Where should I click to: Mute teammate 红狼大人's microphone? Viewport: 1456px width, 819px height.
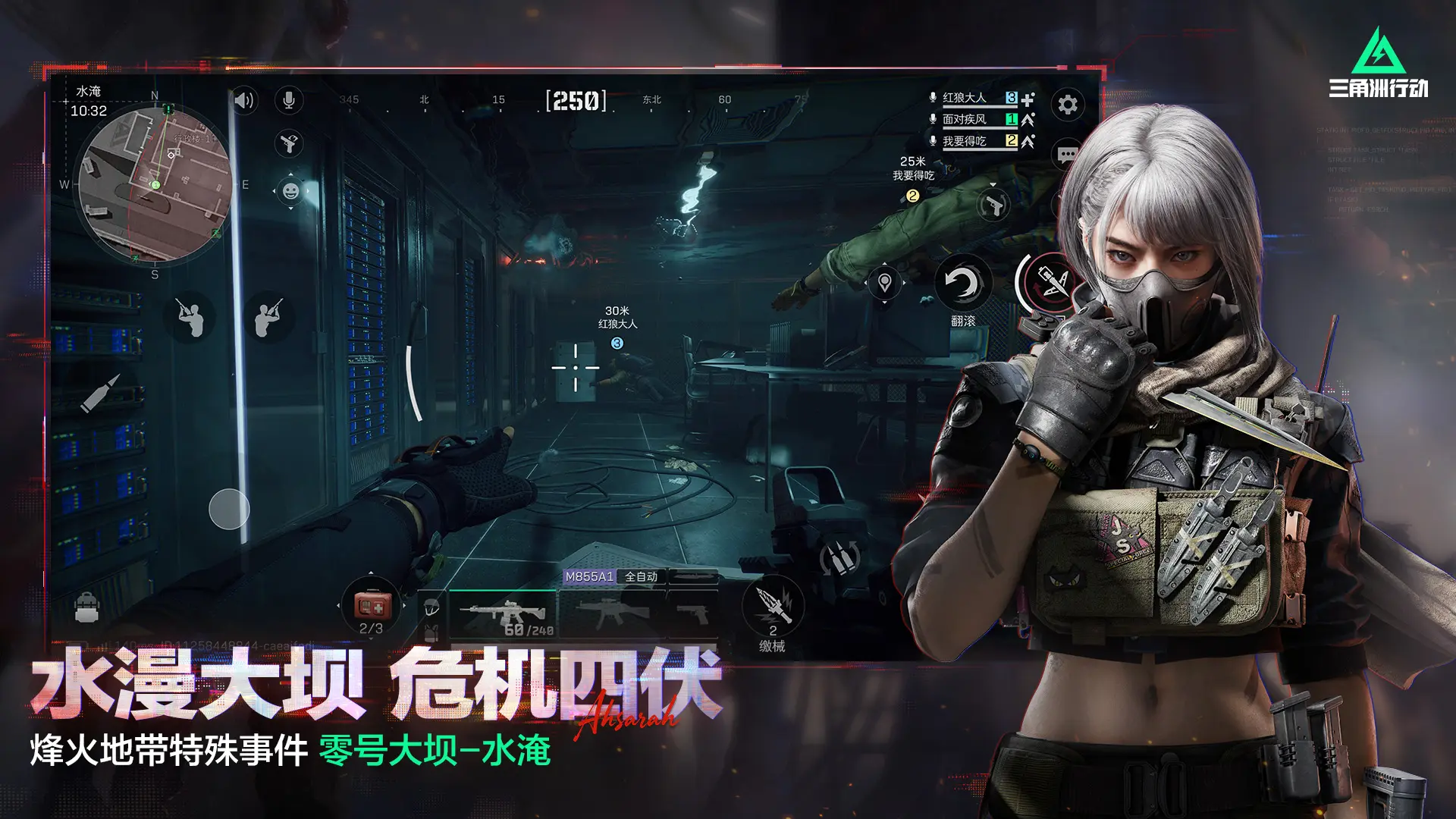coord(931,97)
